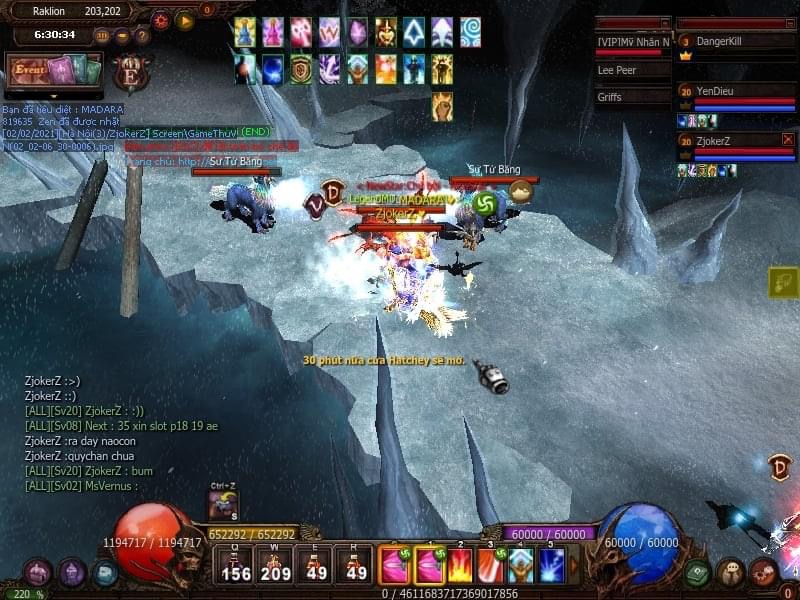The height and width of the screenshot is (600, 800).
Task: Leave party via X beside ZjokerZ
Action: coord(788,140)
